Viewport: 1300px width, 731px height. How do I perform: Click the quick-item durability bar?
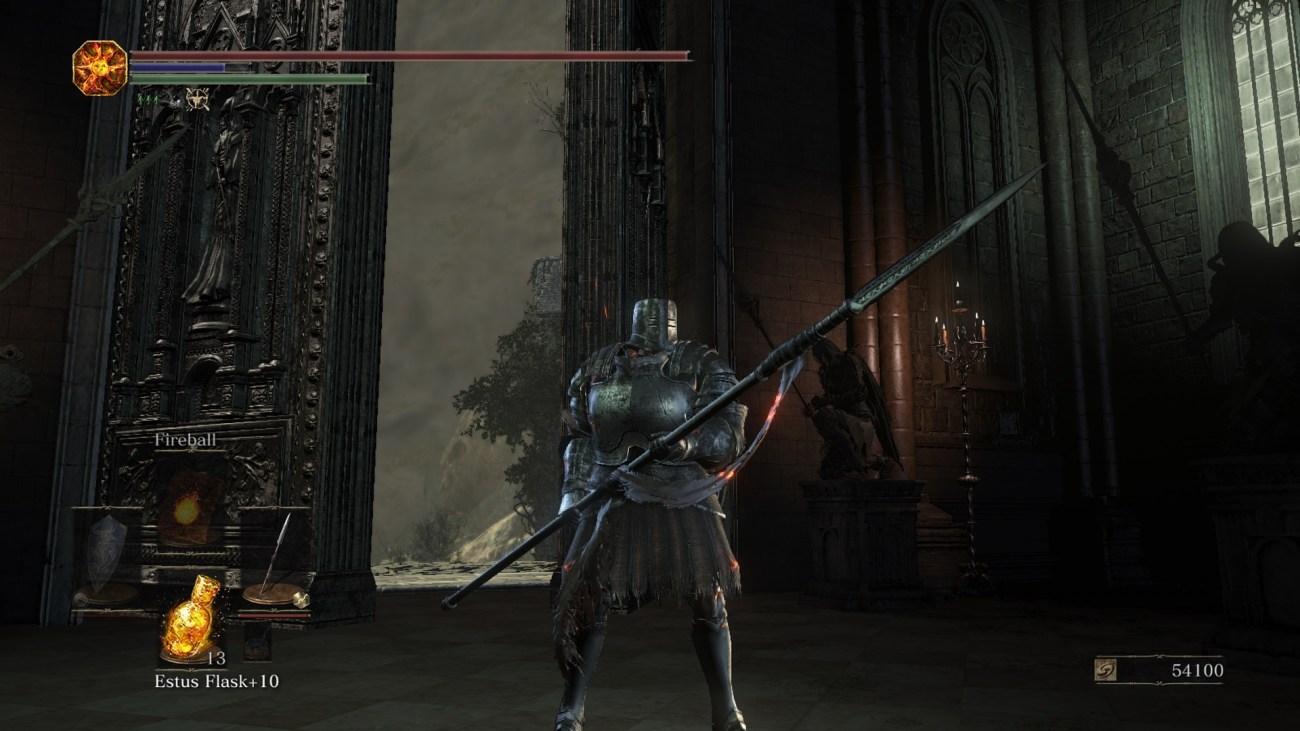point(274,615)
